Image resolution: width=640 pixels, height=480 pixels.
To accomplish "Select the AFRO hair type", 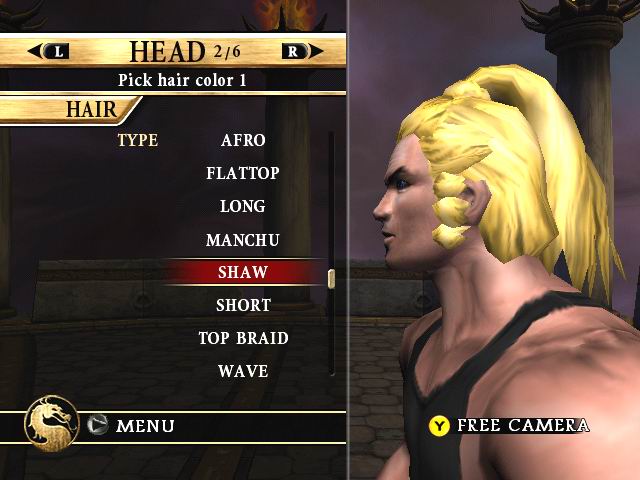I will coord(243,140).
